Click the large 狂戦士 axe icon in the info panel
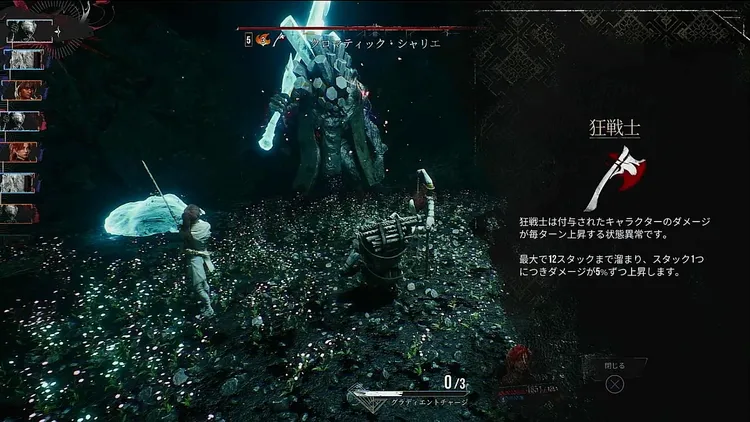 click(615, 179)
